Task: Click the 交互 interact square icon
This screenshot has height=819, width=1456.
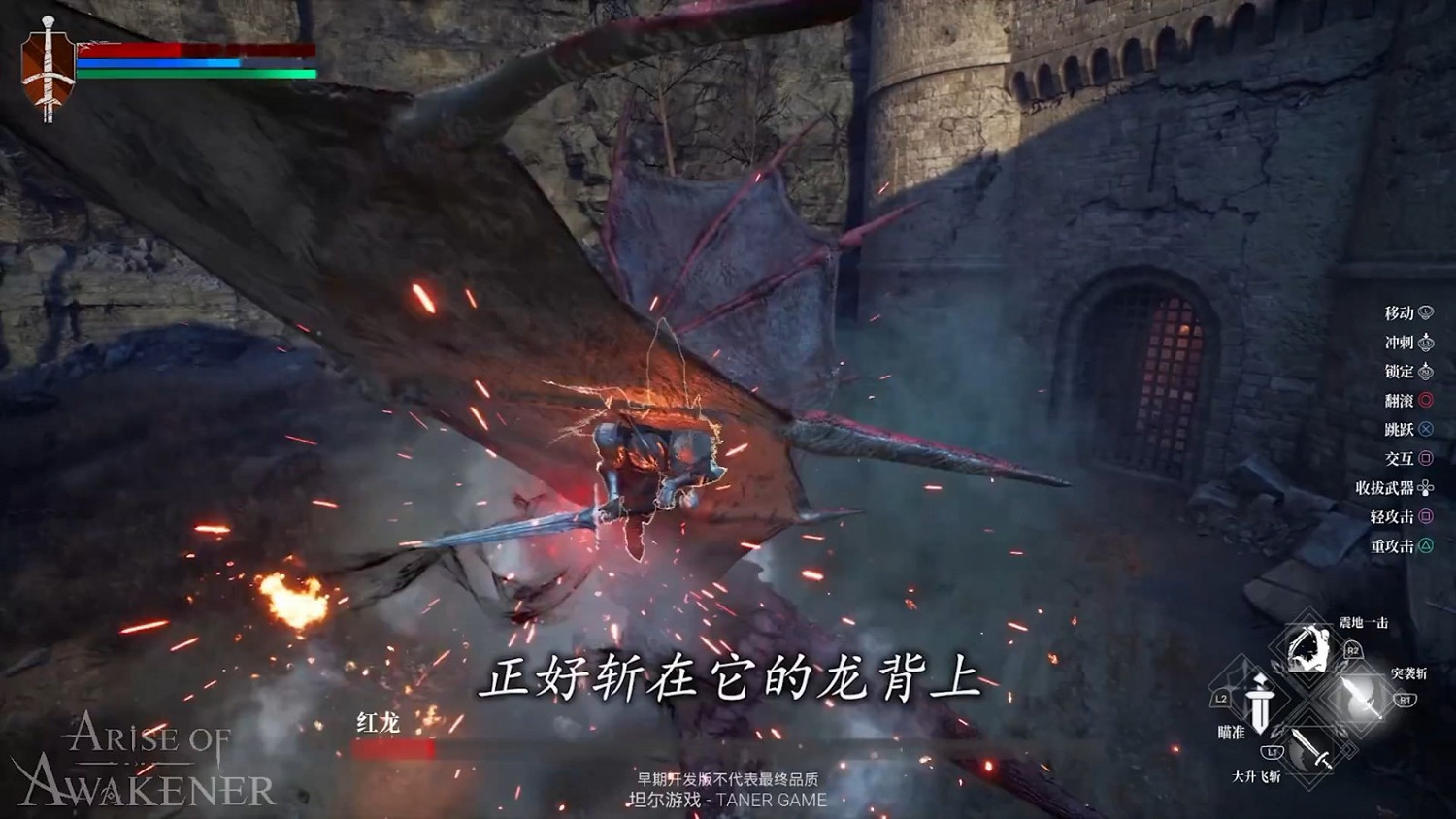Action: click(x=1426, y=457)
